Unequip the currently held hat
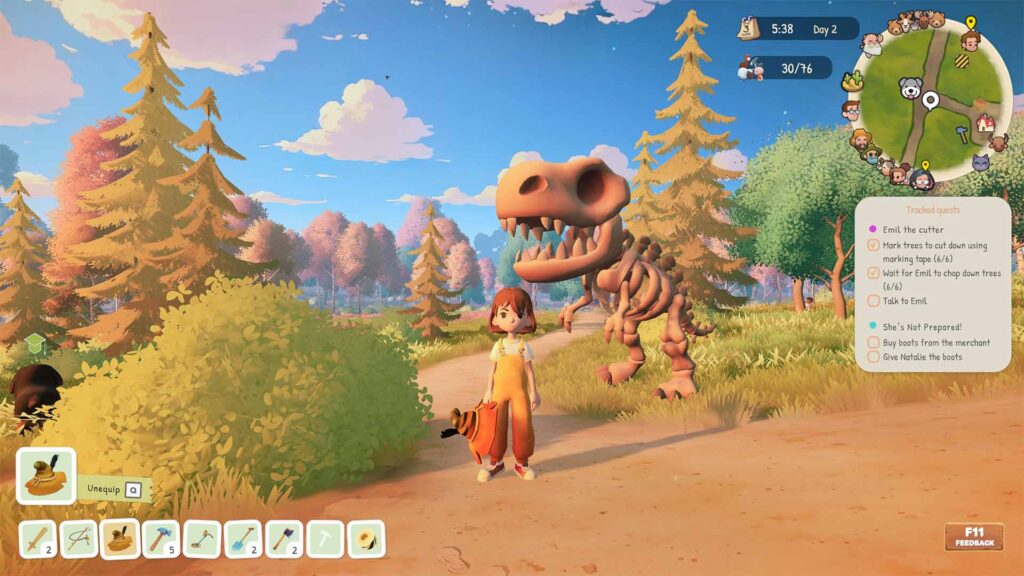Viewport: 1024px width, 576px height. click(x=115, y=489)
